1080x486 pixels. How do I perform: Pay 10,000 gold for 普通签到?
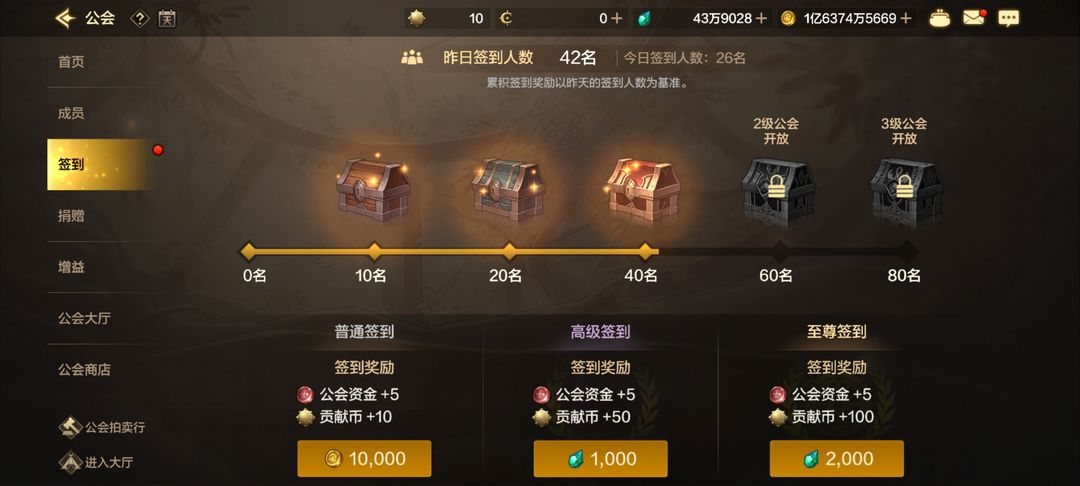[x=364, y=459]
